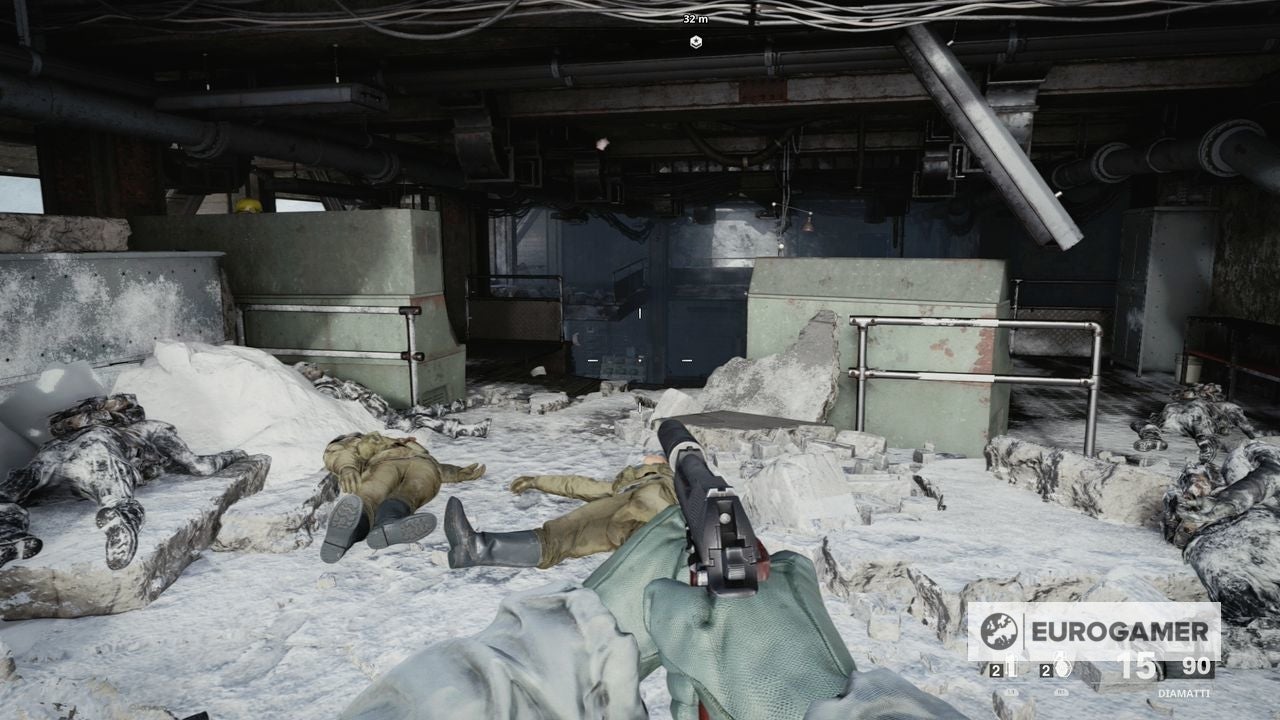Select the DIAMATTI weapon name label
The width and height of the screenshot is (1280, 720).
coord(1185,693)
